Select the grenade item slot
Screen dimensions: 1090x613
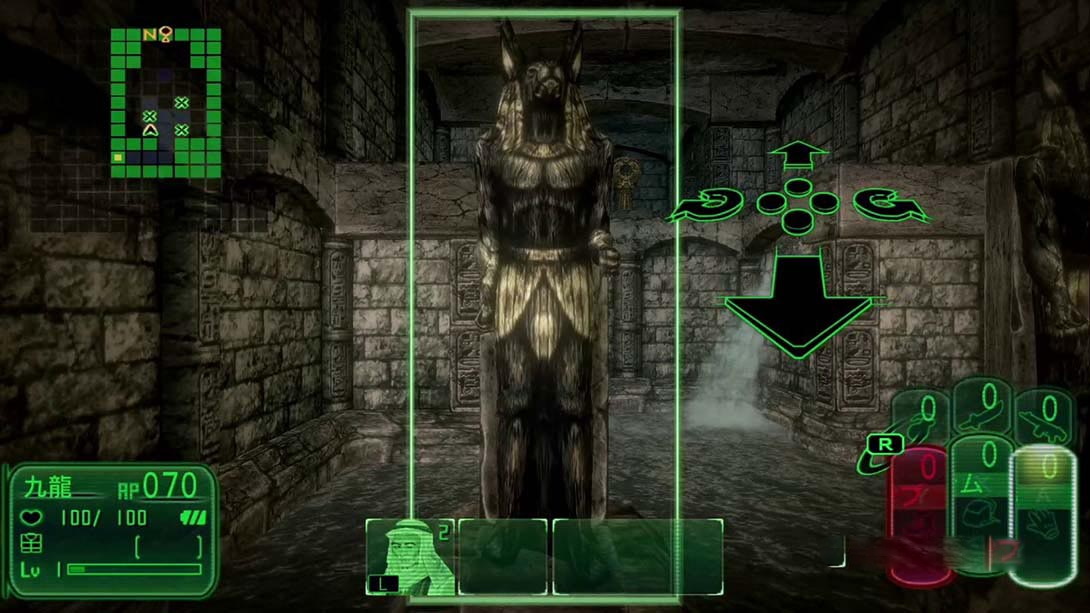(921, 416)
